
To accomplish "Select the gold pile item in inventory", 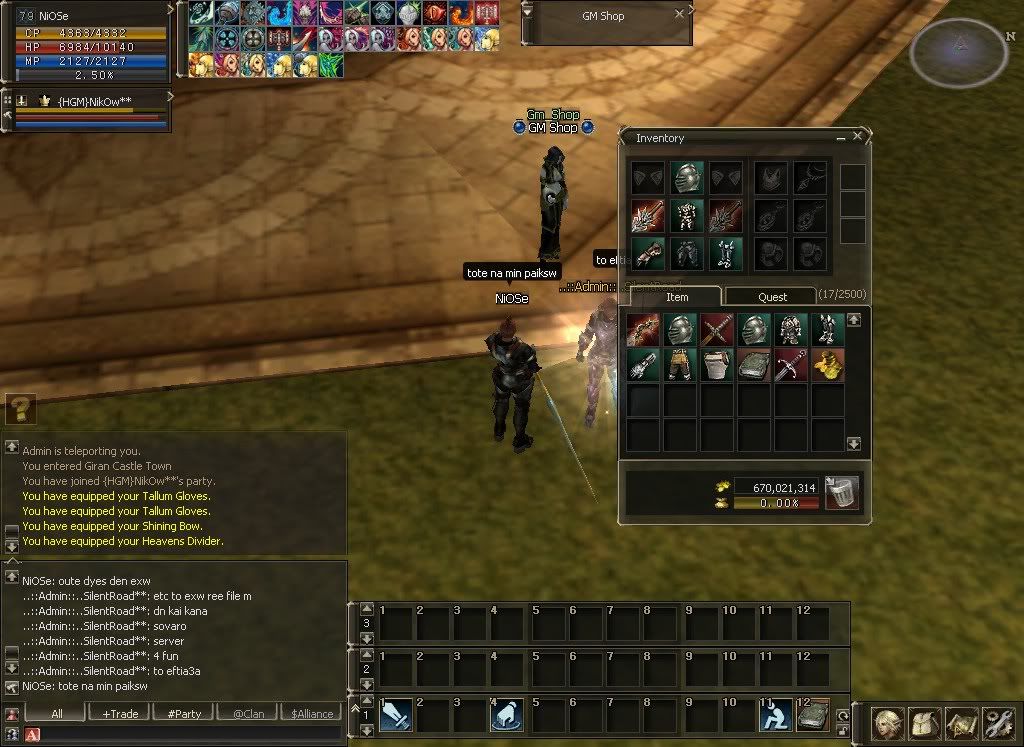I will click(828, 364).
